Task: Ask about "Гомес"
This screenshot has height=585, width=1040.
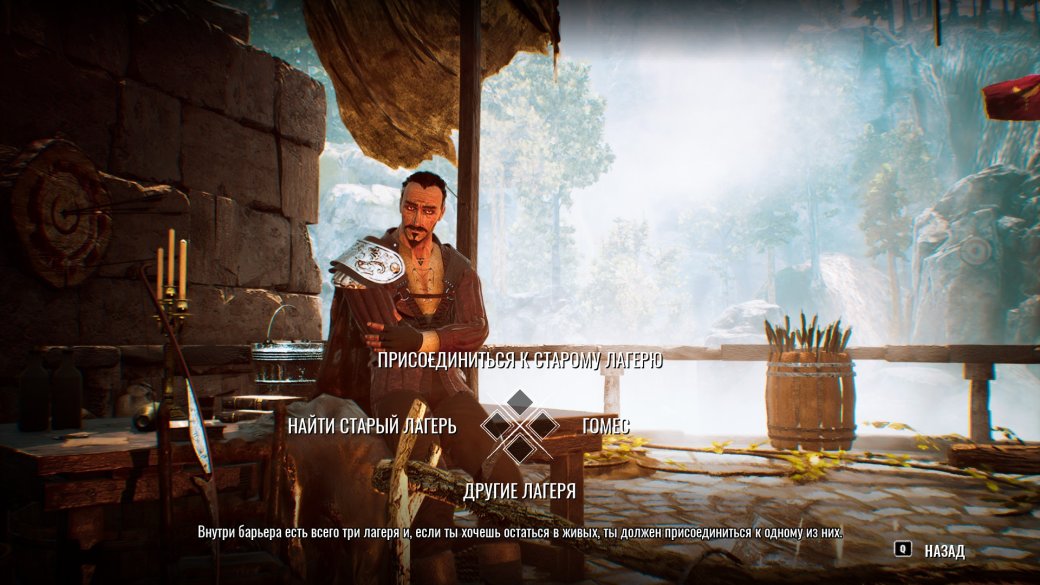Action: coord(606,426)
